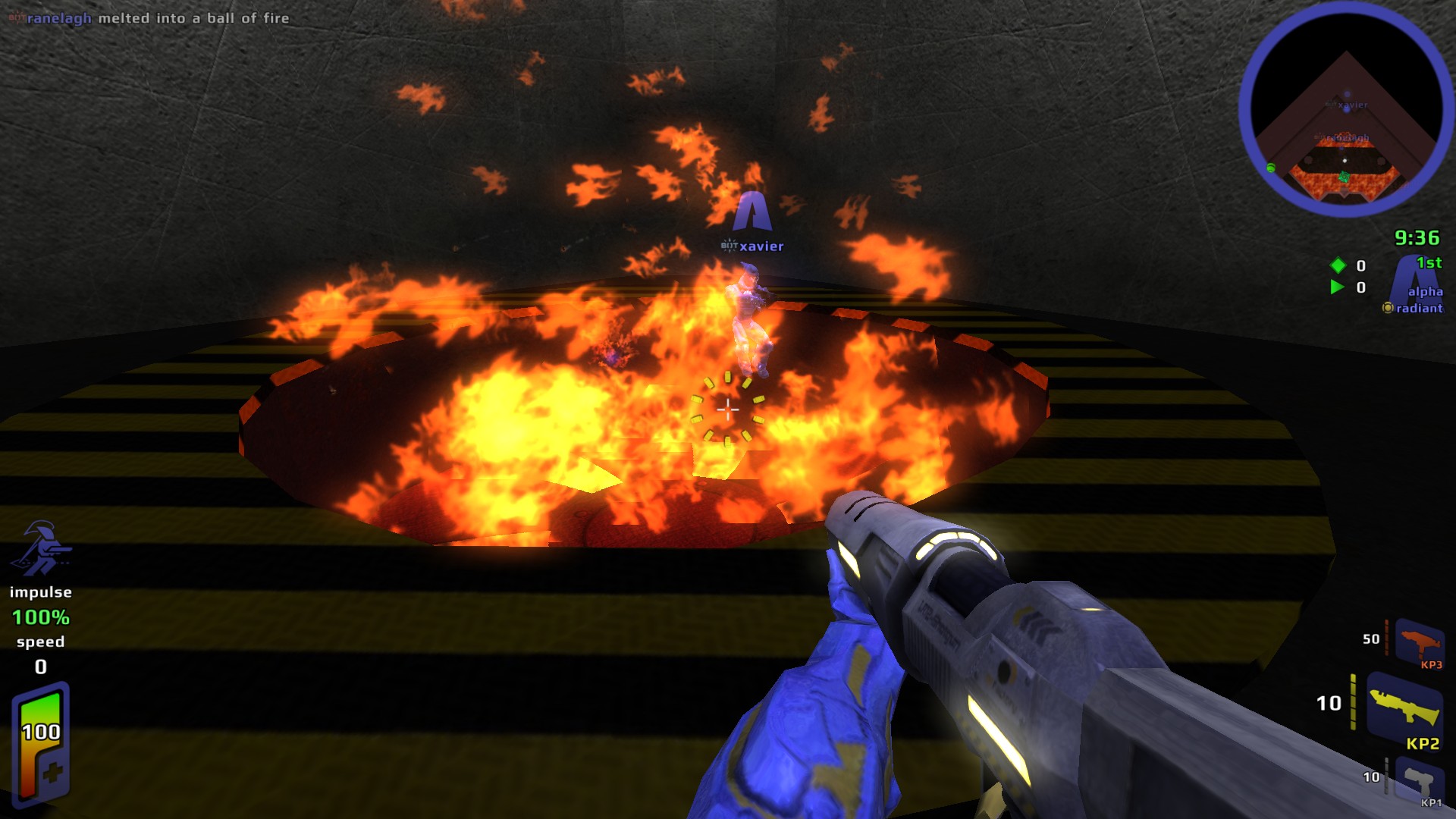
Task: Choose the yellow KP2 weapon icon
Action: click(1405, 708)
